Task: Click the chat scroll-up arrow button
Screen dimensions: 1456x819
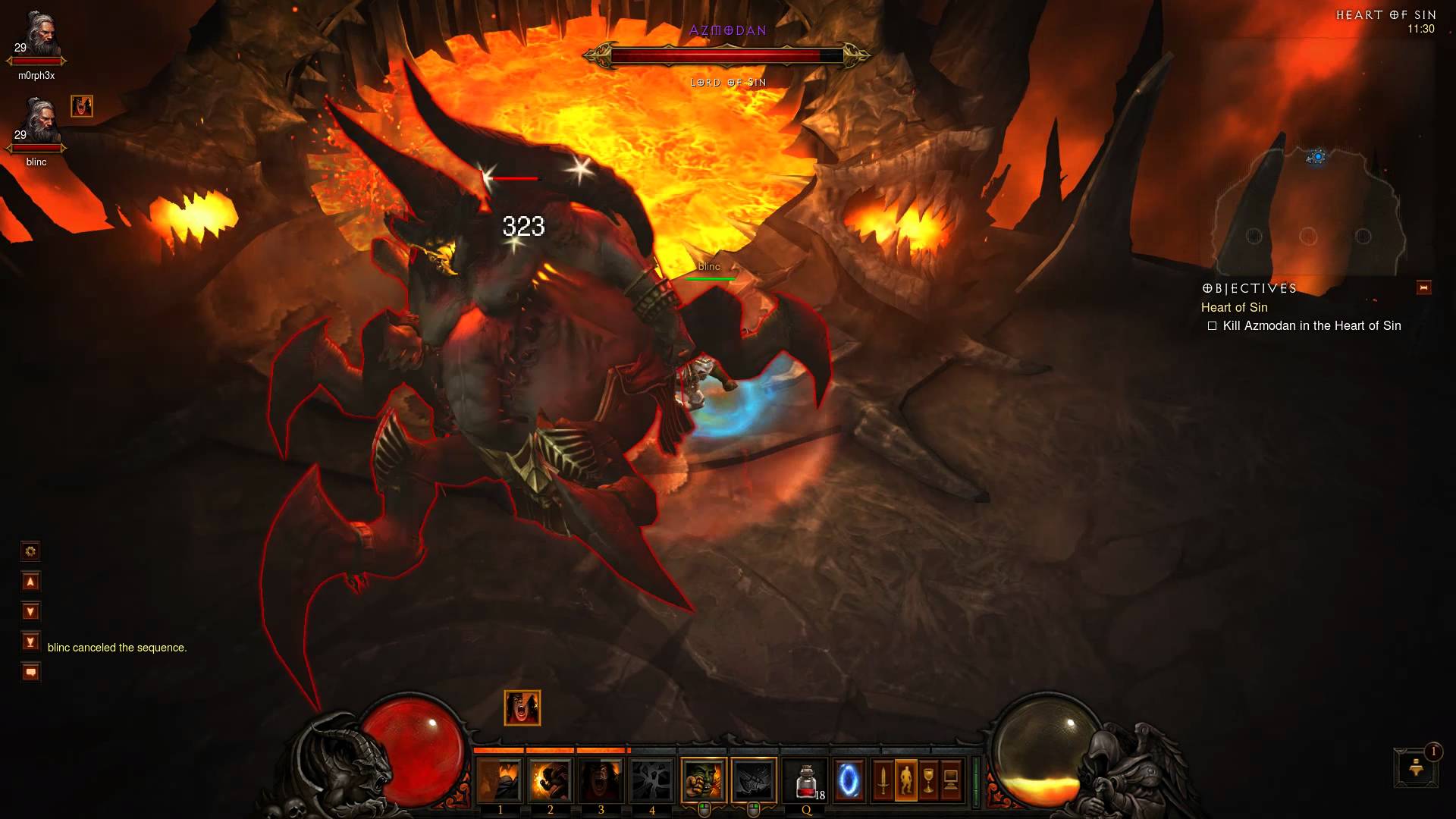Action: coord(30,582)
